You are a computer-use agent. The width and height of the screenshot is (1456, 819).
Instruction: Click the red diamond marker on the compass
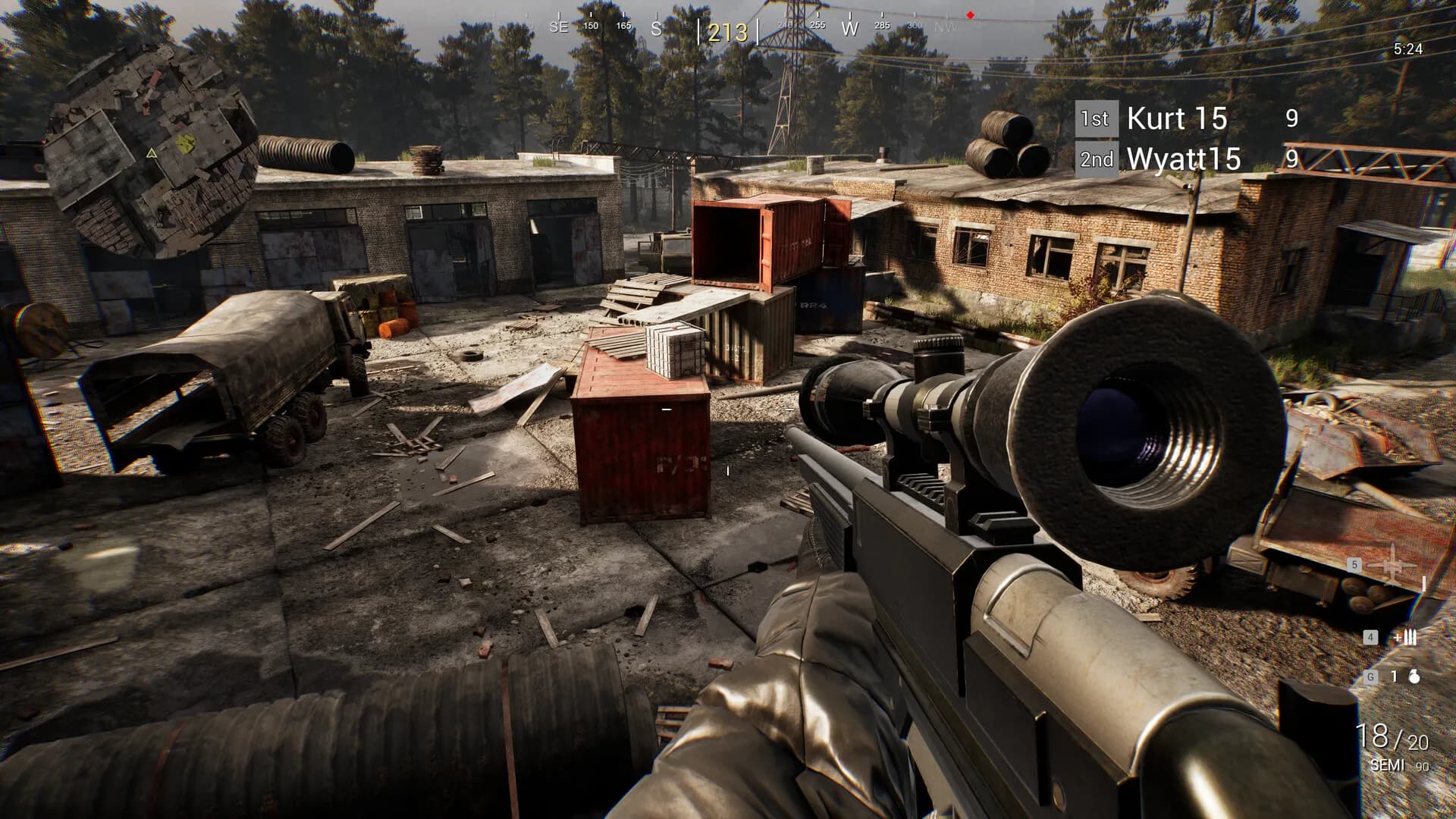970,15
